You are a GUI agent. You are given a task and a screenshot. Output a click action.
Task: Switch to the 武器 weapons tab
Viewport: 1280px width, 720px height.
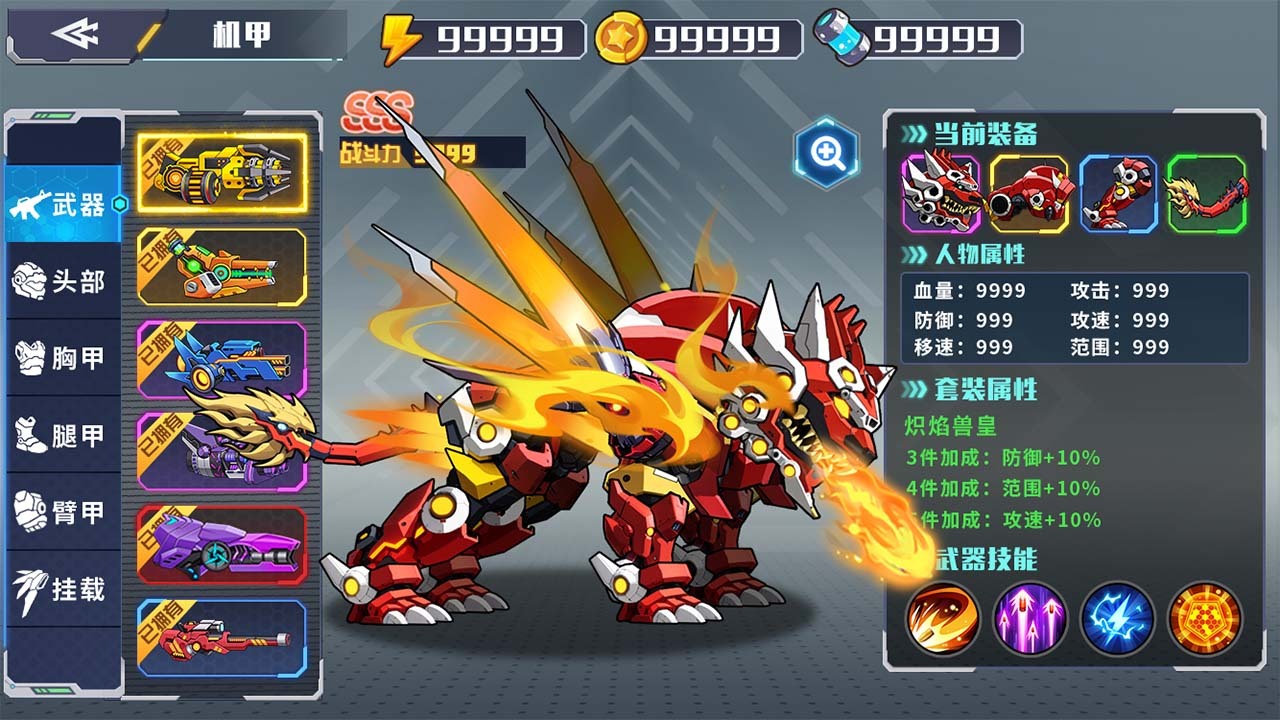(64, 205)
